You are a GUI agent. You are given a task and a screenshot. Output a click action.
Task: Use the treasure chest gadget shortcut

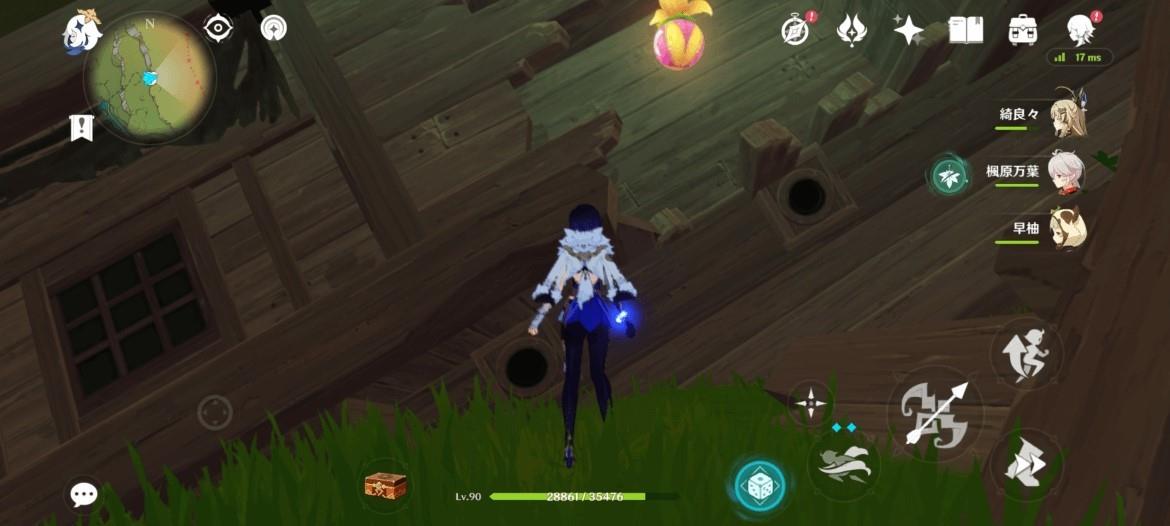click(385, 486)
